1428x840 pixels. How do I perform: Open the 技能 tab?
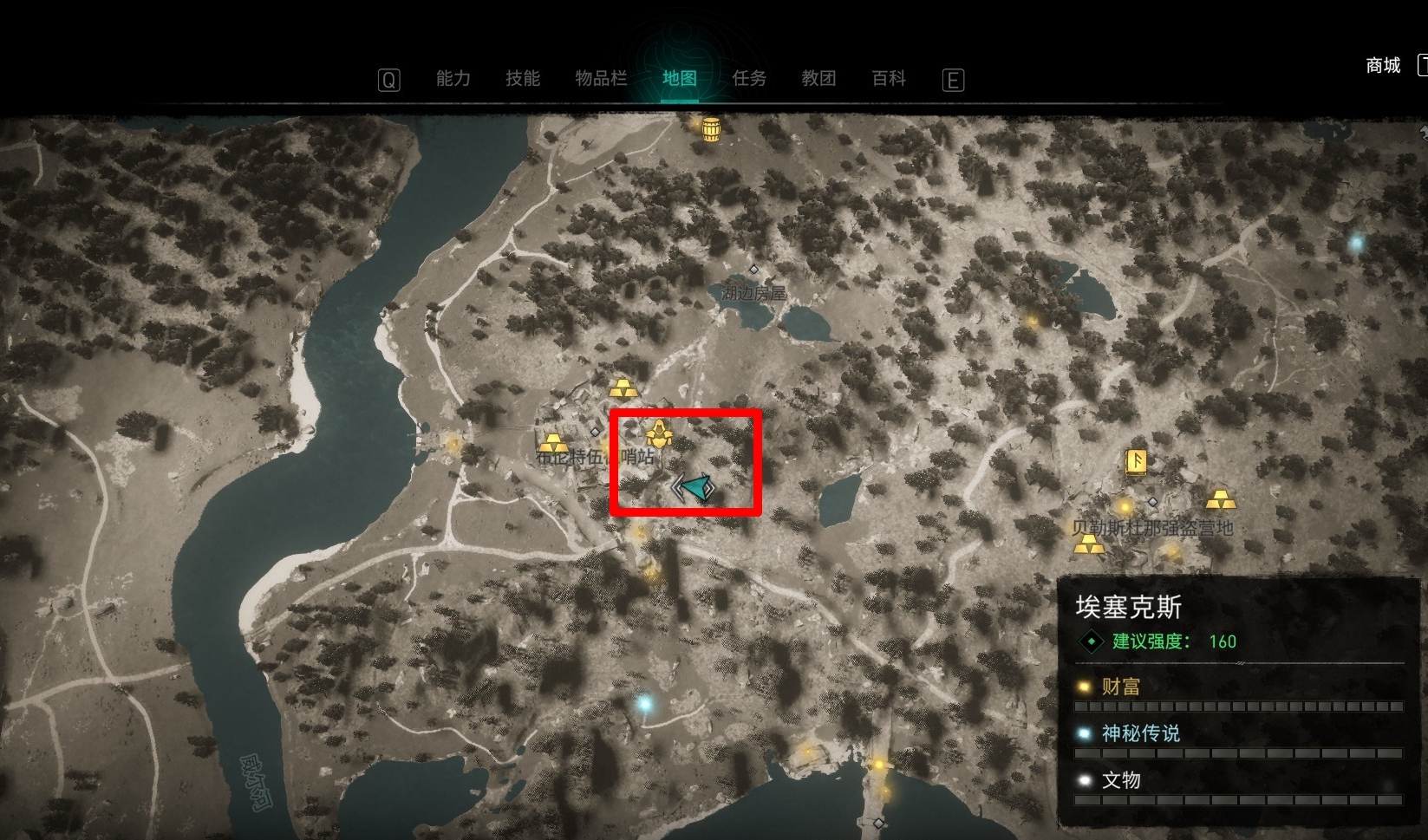pyautogui.click(x=523, y=79)
